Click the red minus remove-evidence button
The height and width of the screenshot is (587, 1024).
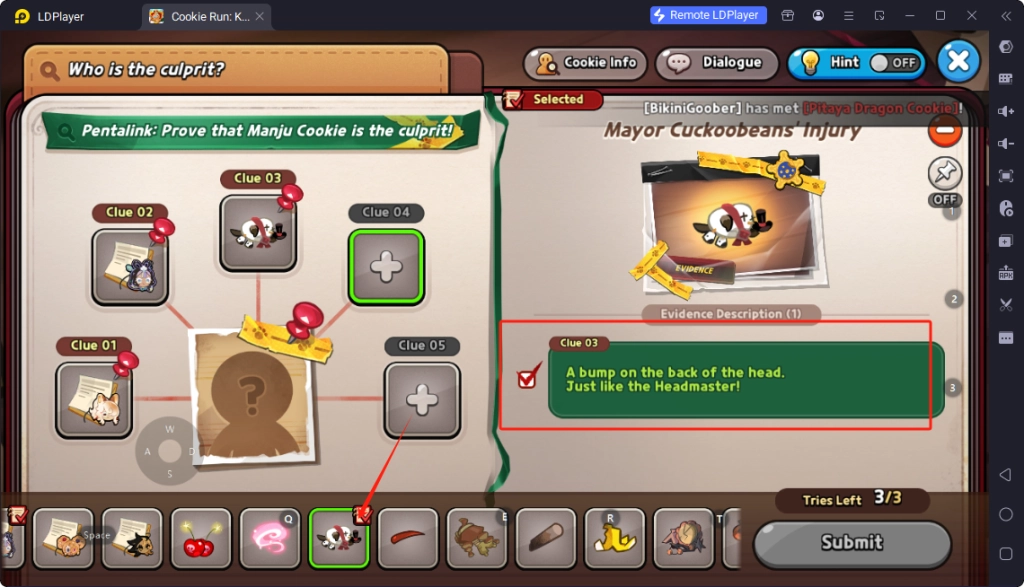point(944,130)
